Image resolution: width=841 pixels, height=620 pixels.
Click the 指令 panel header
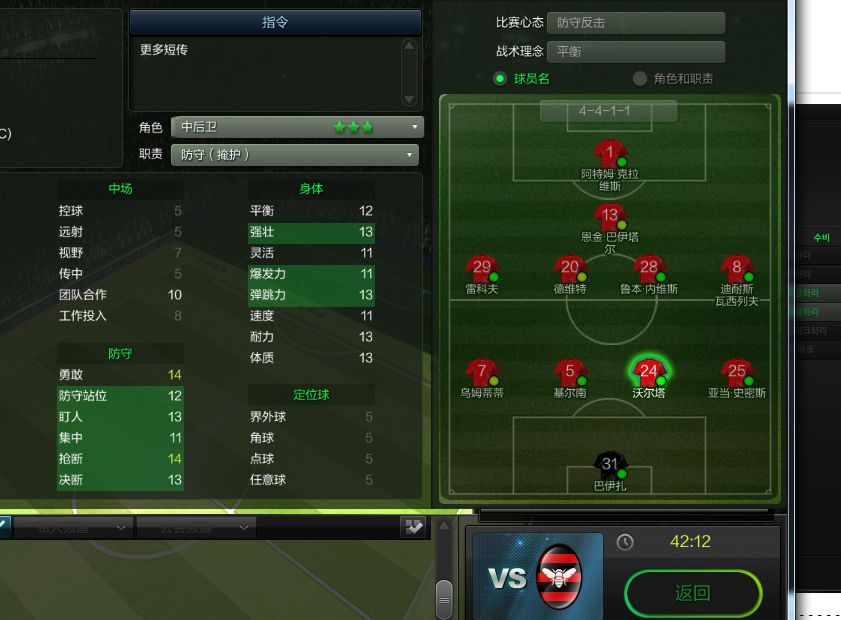(275, 22)
